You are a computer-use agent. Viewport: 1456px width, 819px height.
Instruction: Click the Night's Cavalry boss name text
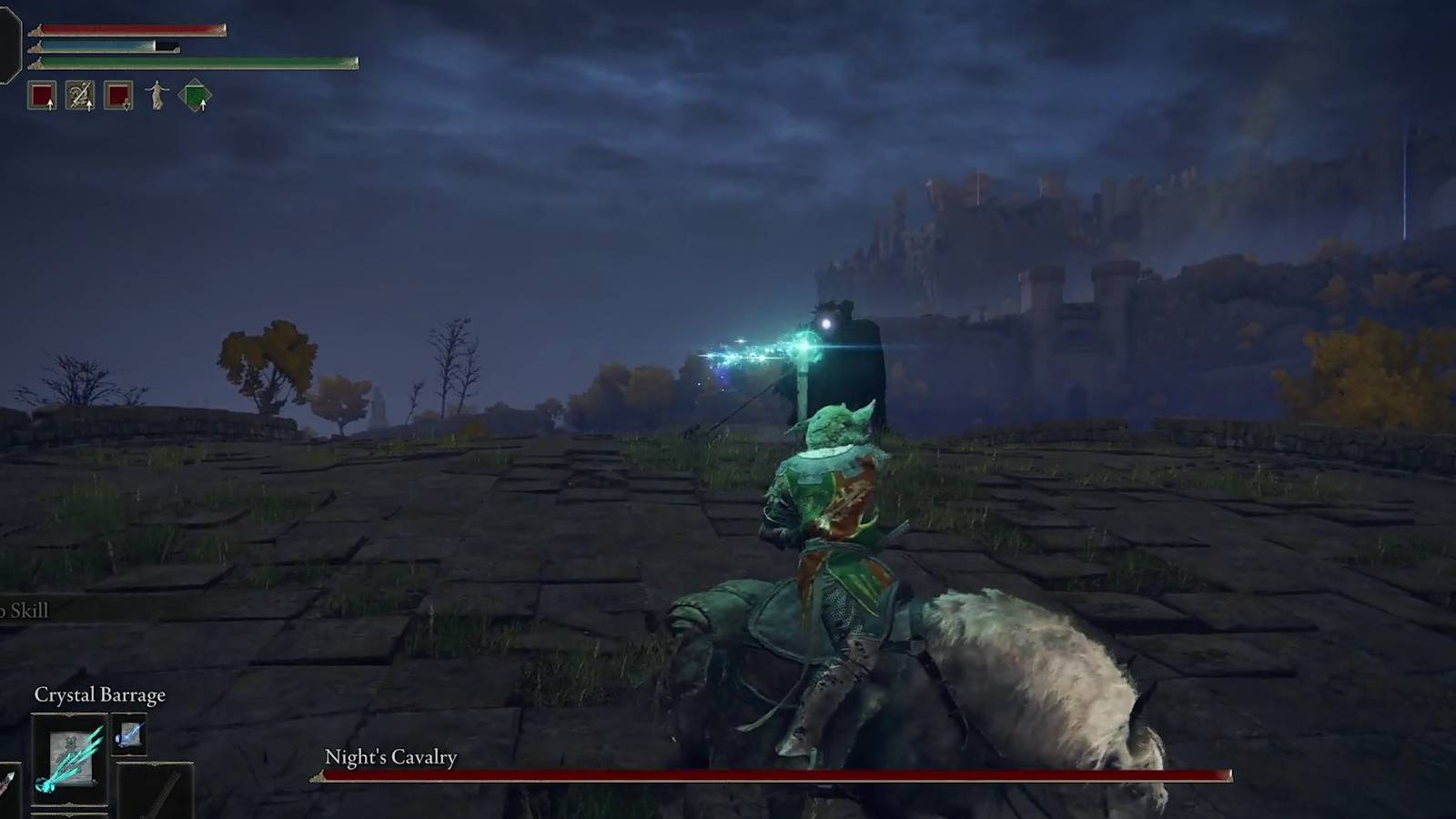coord(390,756)
